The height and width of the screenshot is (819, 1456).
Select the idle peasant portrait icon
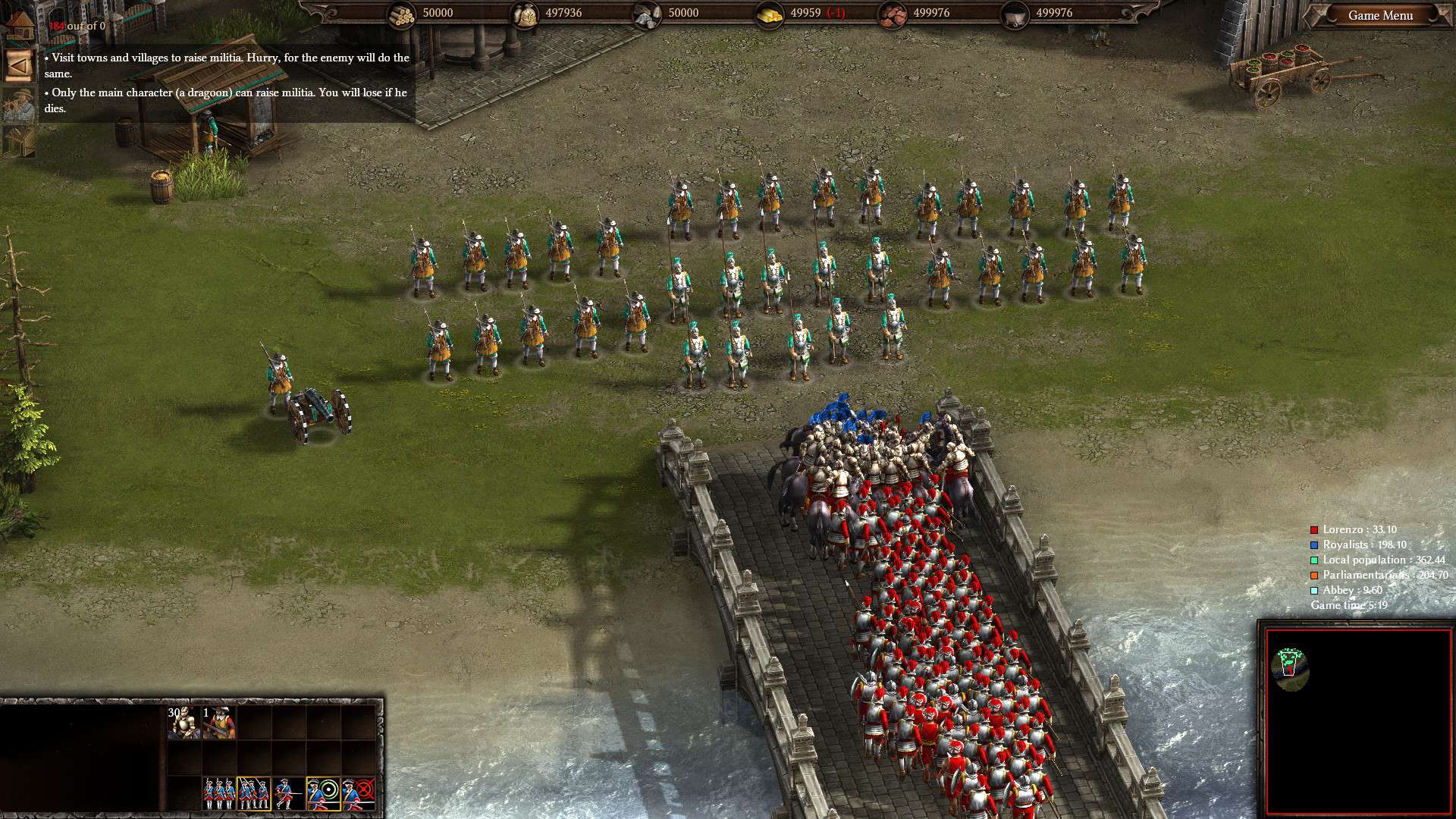pos(18,105)
